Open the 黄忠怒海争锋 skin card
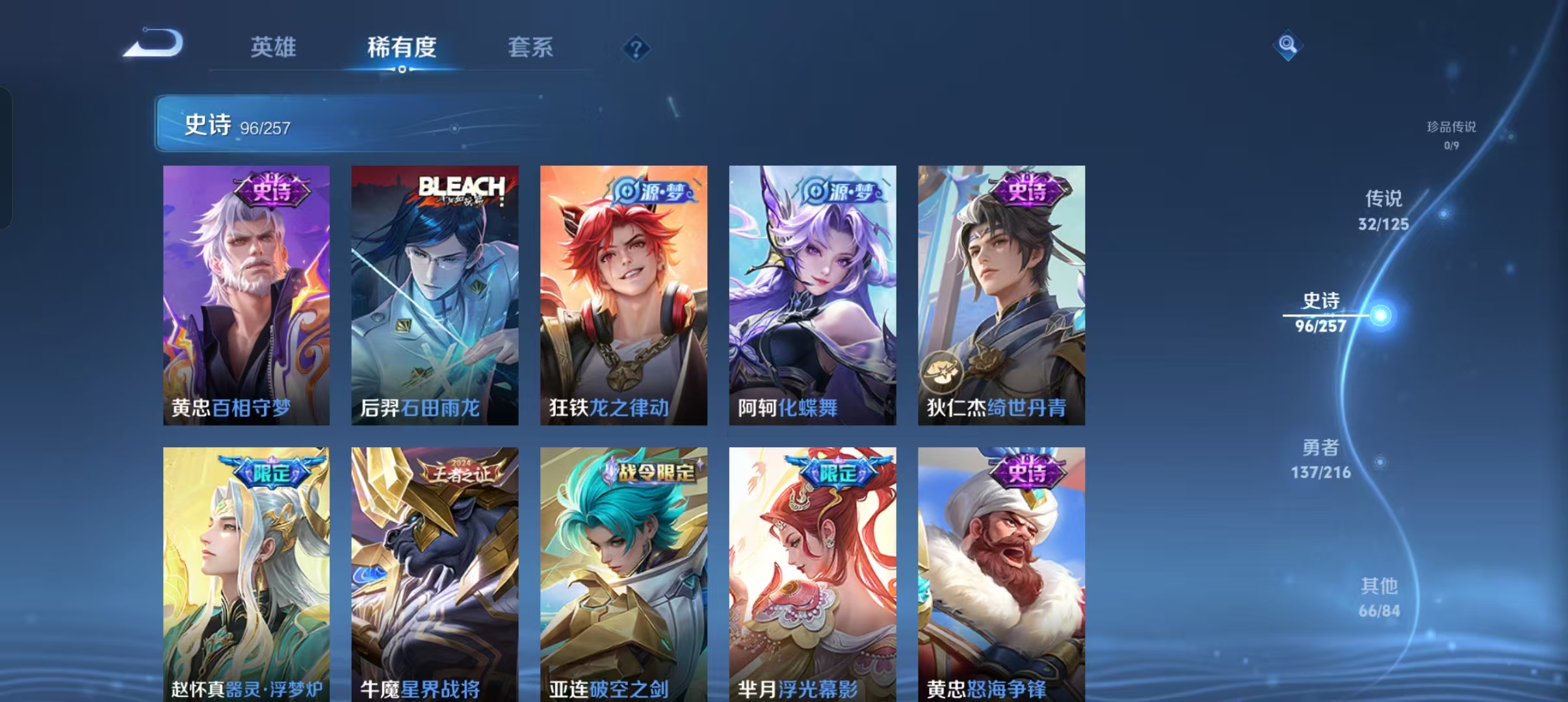 (x=1000, y=572)
